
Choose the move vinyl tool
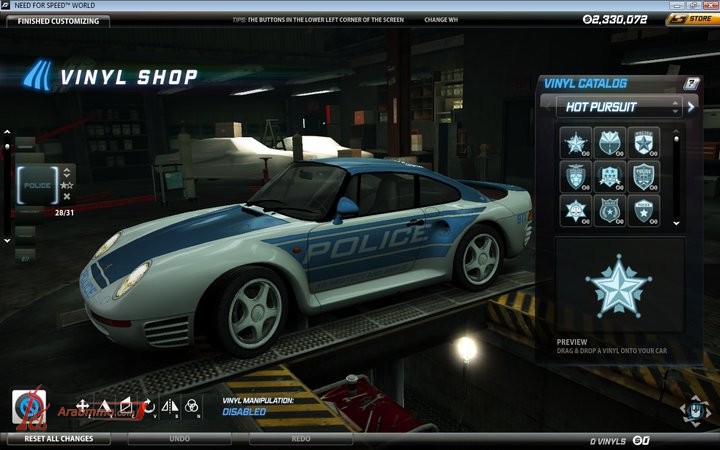79,405
